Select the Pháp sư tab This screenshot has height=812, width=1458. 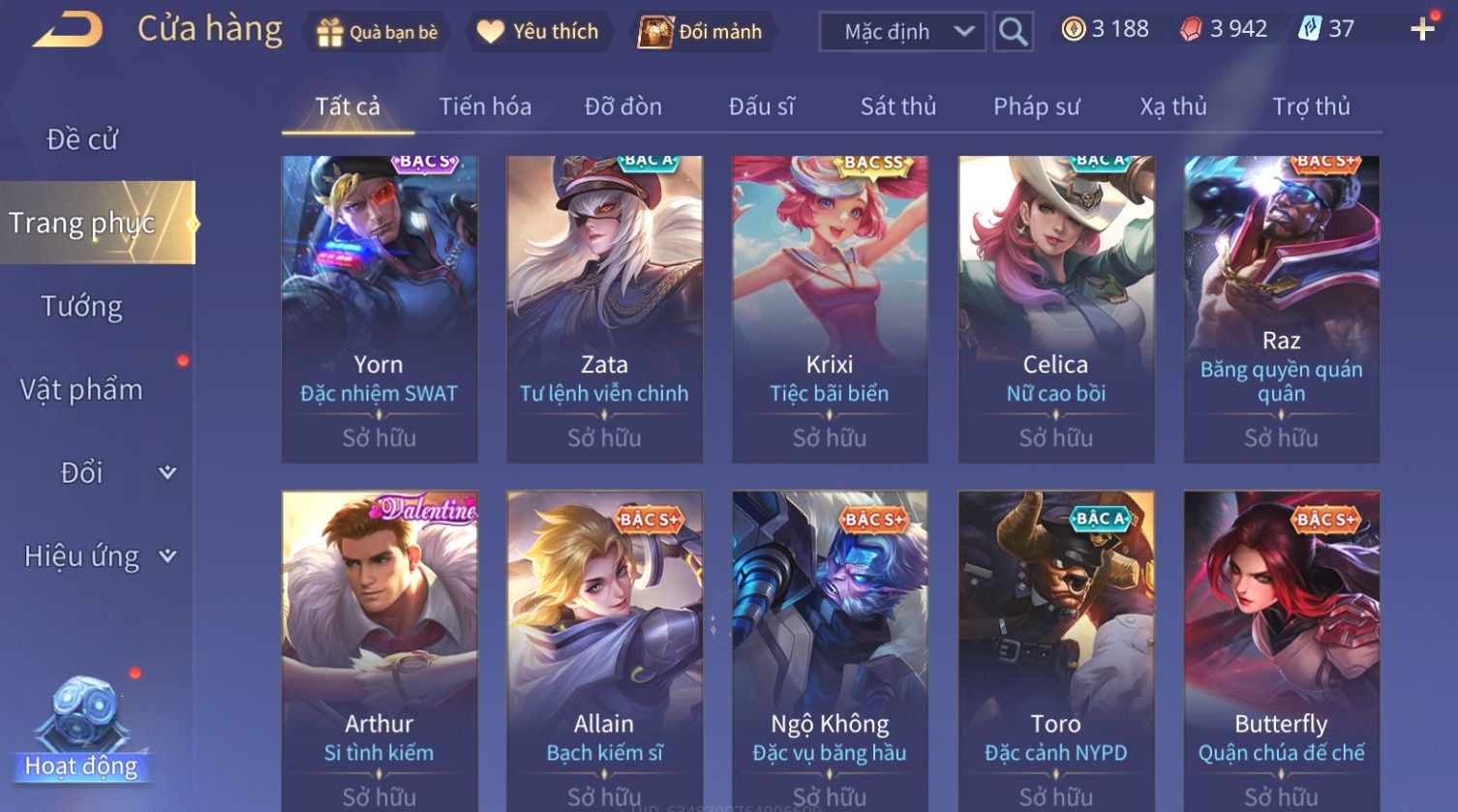point(1036,106)
